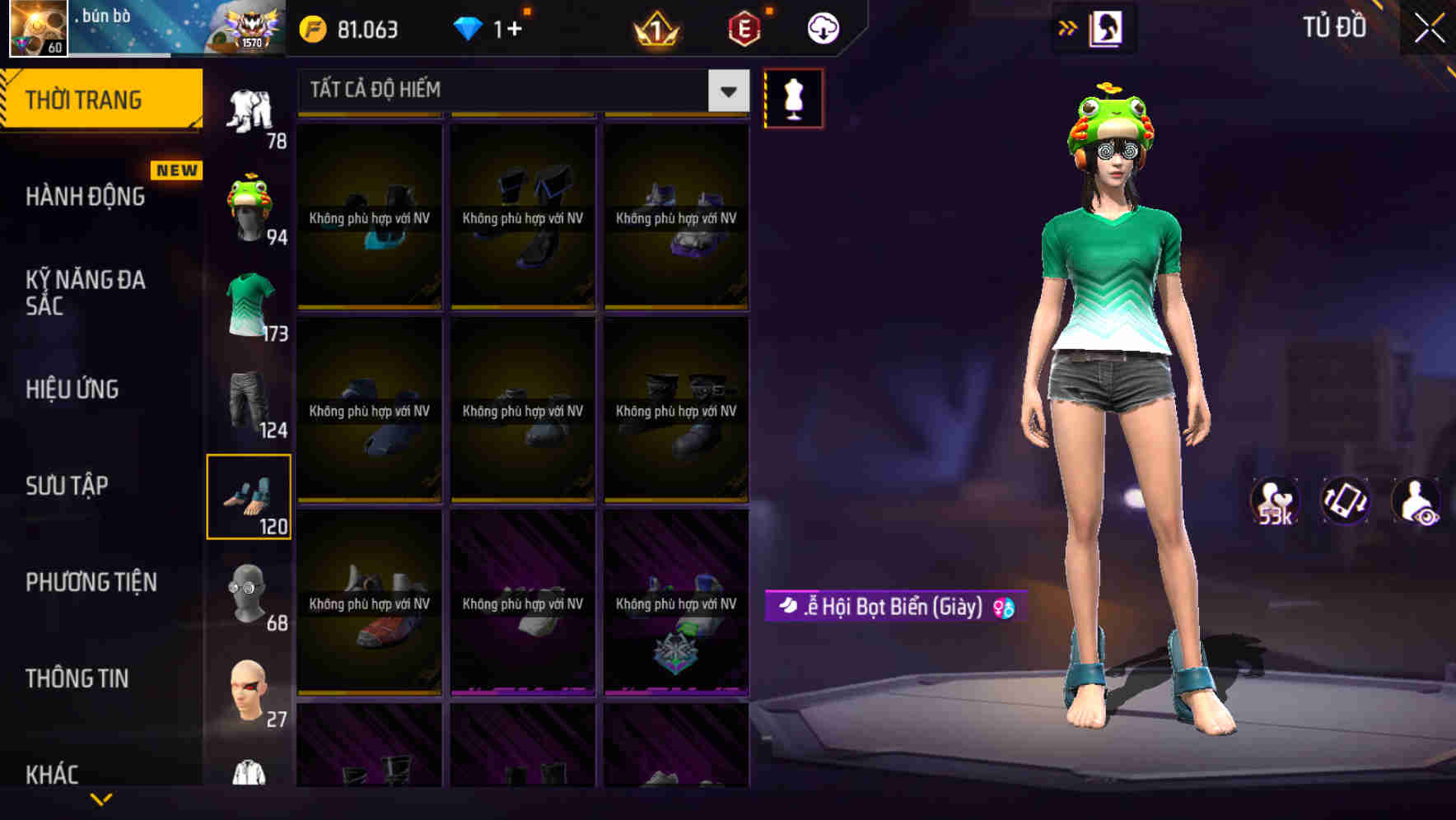Screen dimensions: 1456x820
Task: Open the shirt category showing 173 items
Action: tap(250, 305)
